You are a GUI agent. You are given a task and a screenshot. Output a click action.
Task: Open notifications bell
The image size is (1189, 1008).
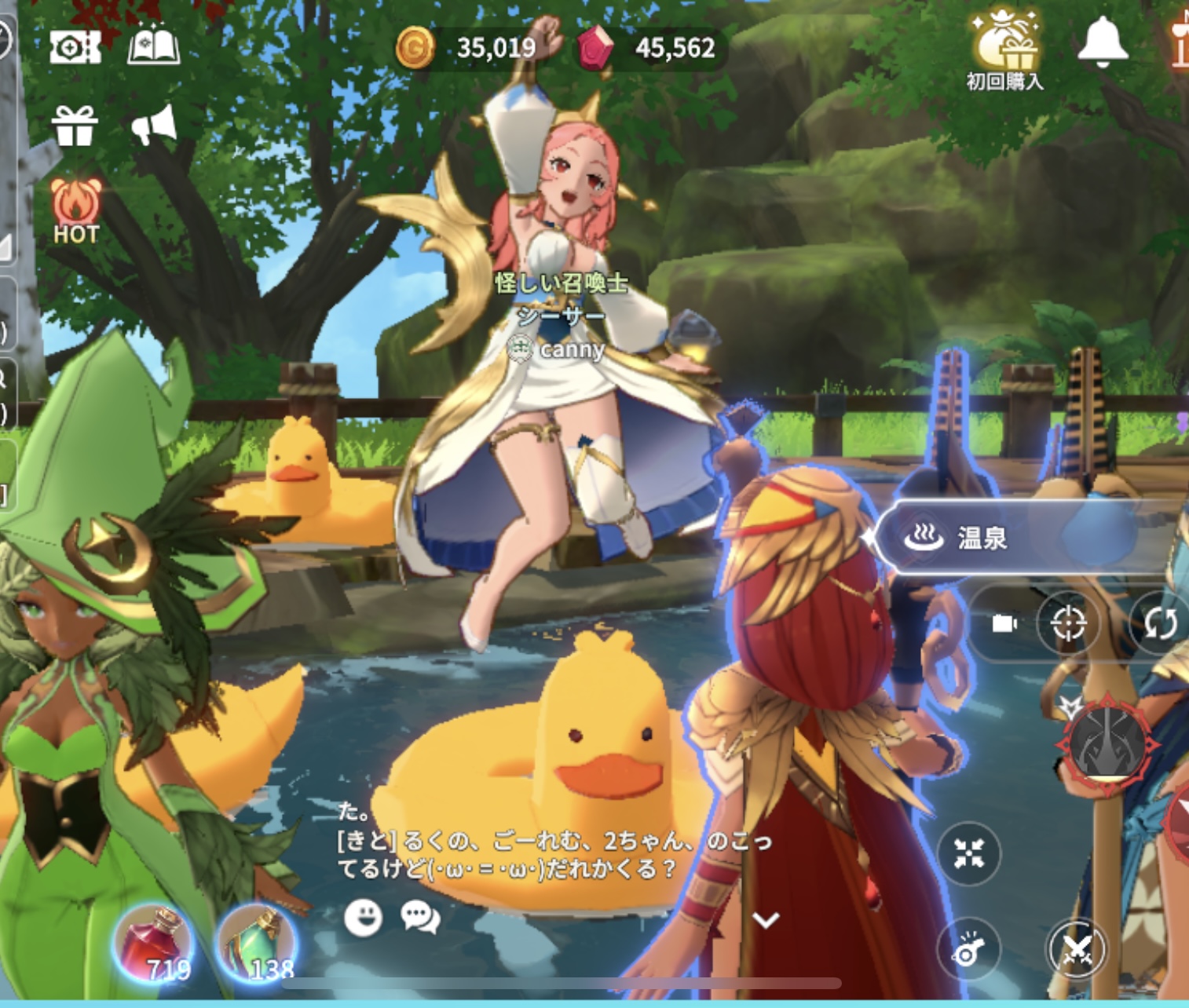pos(1103,42)
